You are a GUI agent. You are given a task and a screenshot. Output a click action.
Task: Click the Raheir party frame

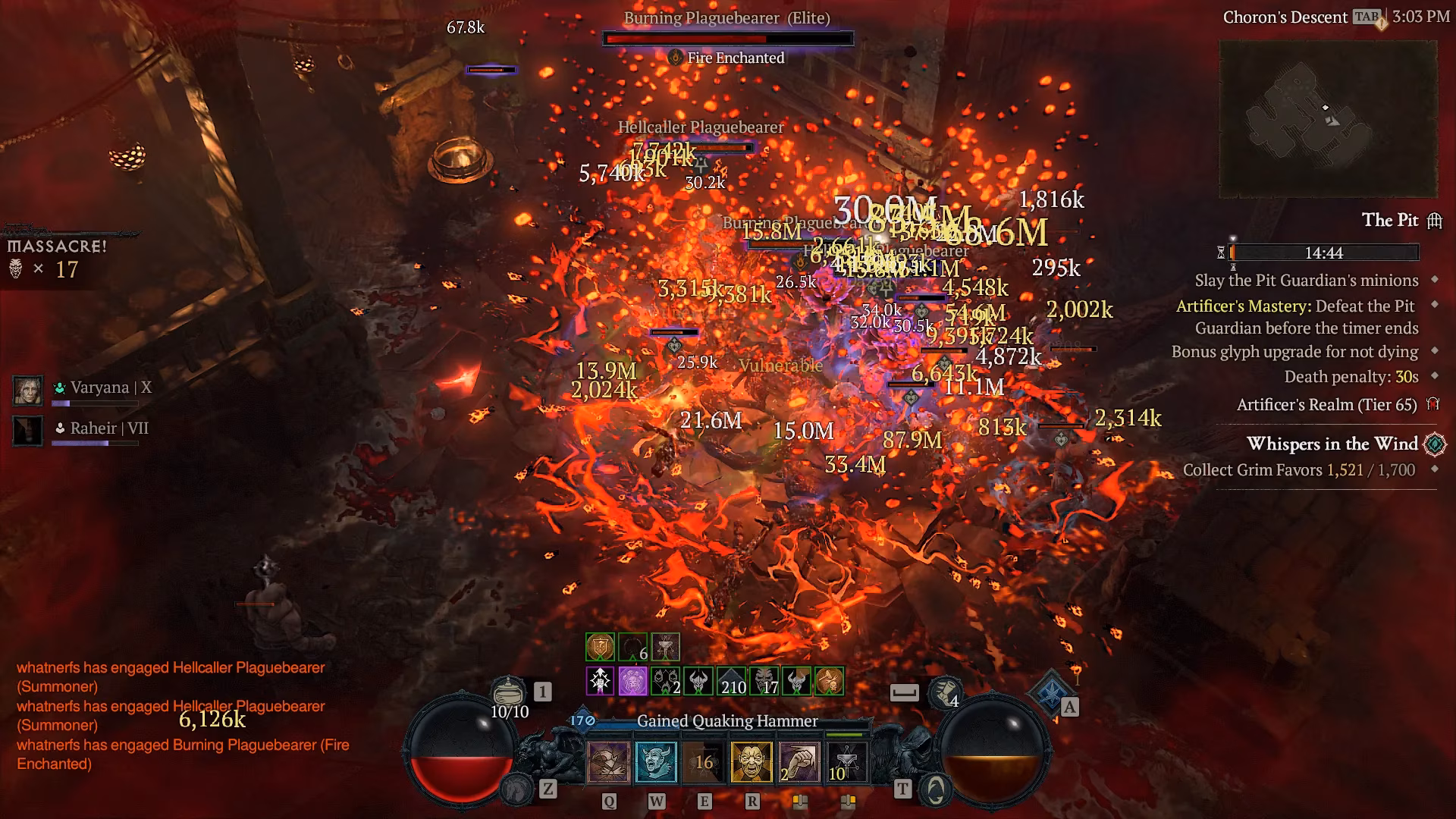coord(29,431)
